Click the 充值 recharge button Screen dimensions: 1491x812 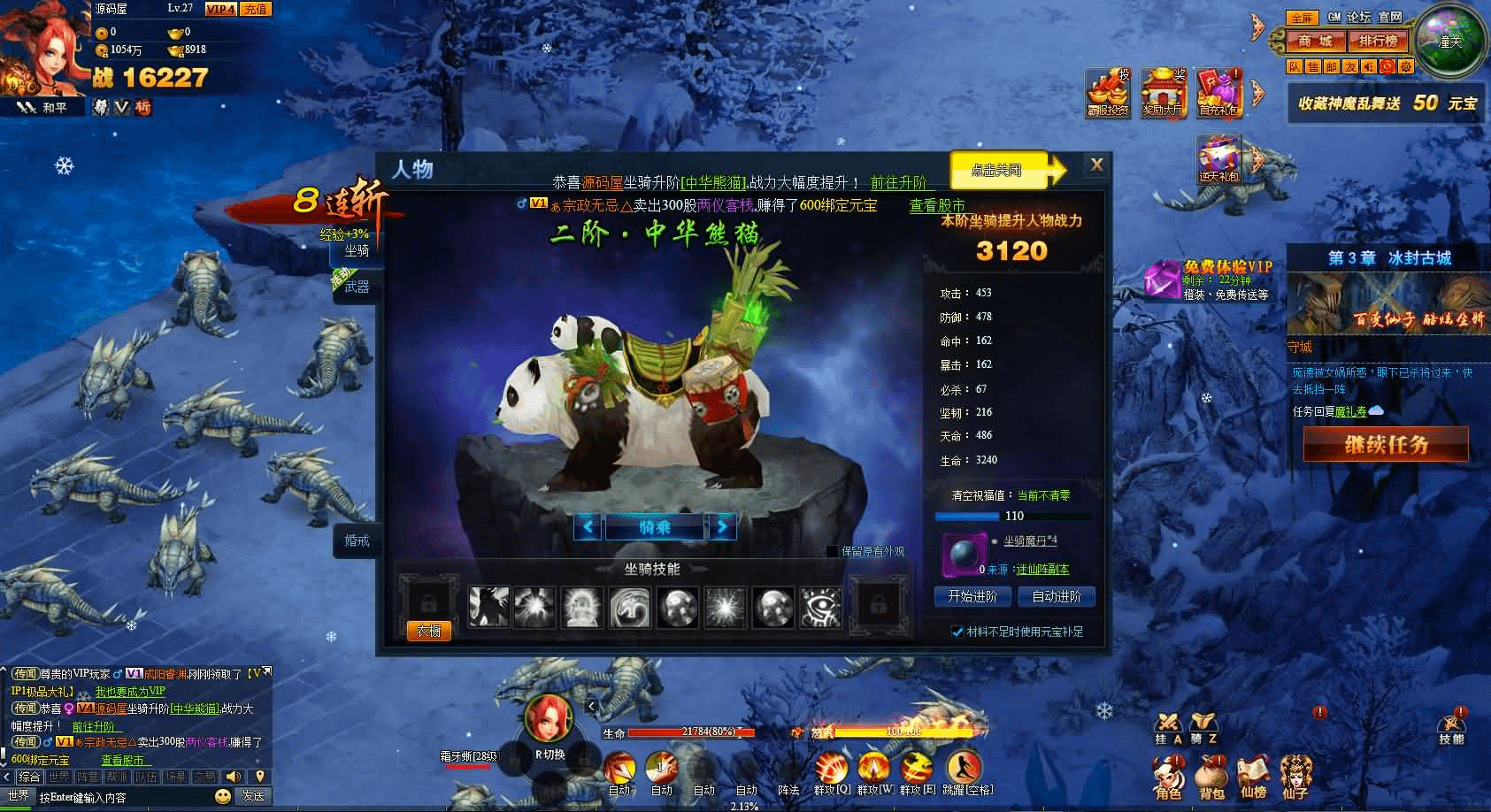coord(256,9)
